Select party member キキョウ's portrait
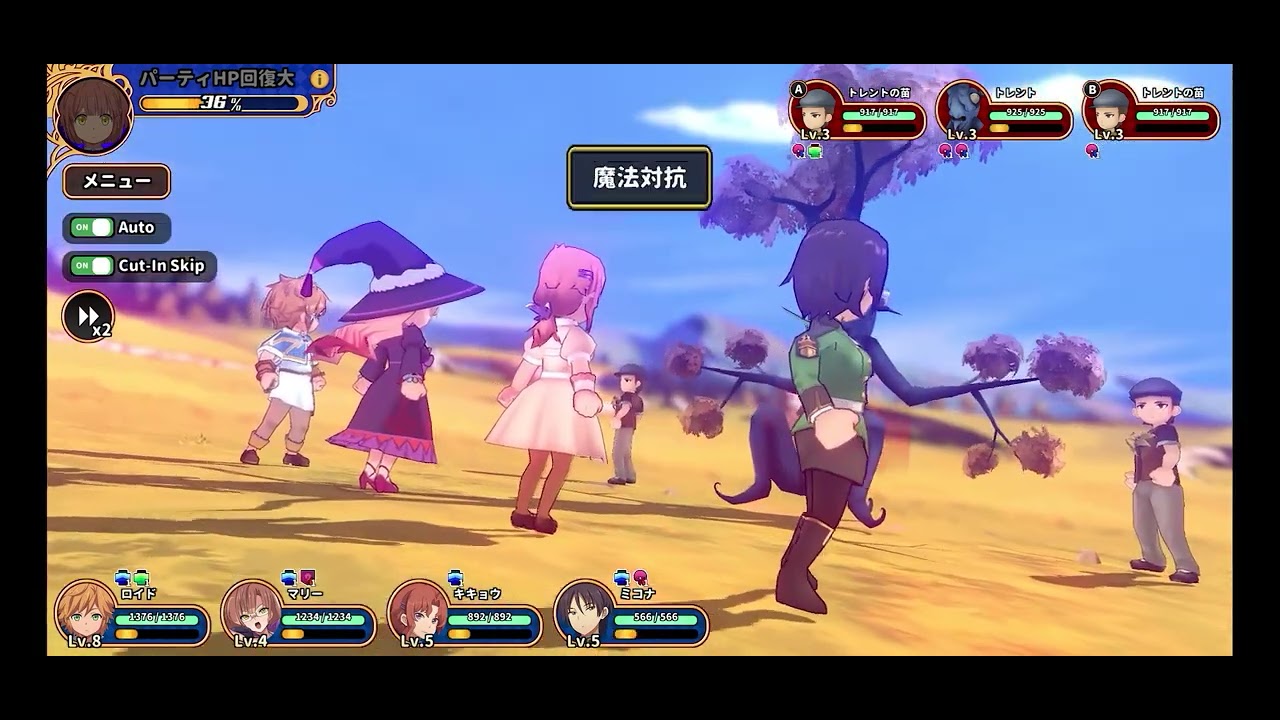This screenshot has width=1280, height=720. pyautogui.click(x=418, y=610)
